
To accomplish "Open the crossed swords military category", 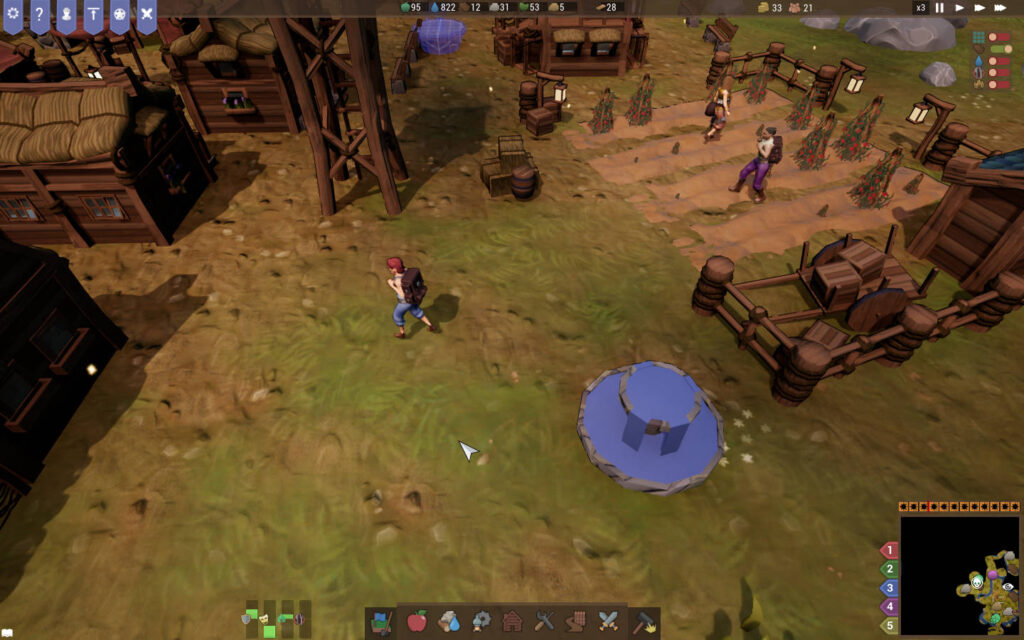I will pyautogui.click(x=608, y=622).
